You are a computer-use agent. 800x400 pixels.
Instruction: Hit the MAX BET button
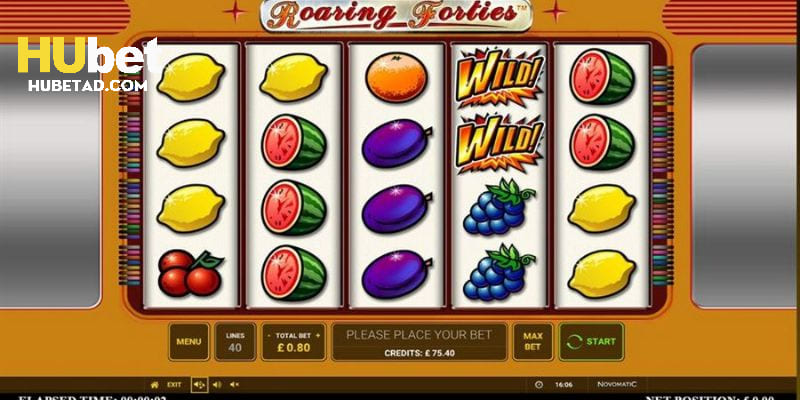click(532, 341)
